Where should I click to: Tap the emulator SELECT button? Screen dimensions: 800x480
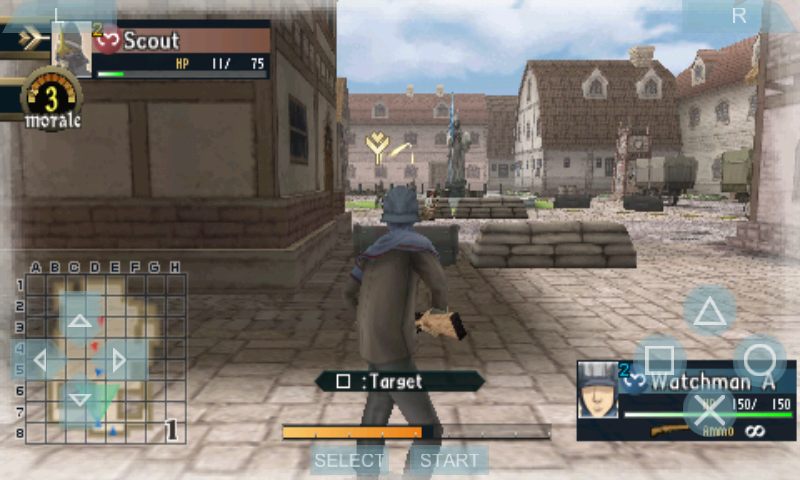349,460
